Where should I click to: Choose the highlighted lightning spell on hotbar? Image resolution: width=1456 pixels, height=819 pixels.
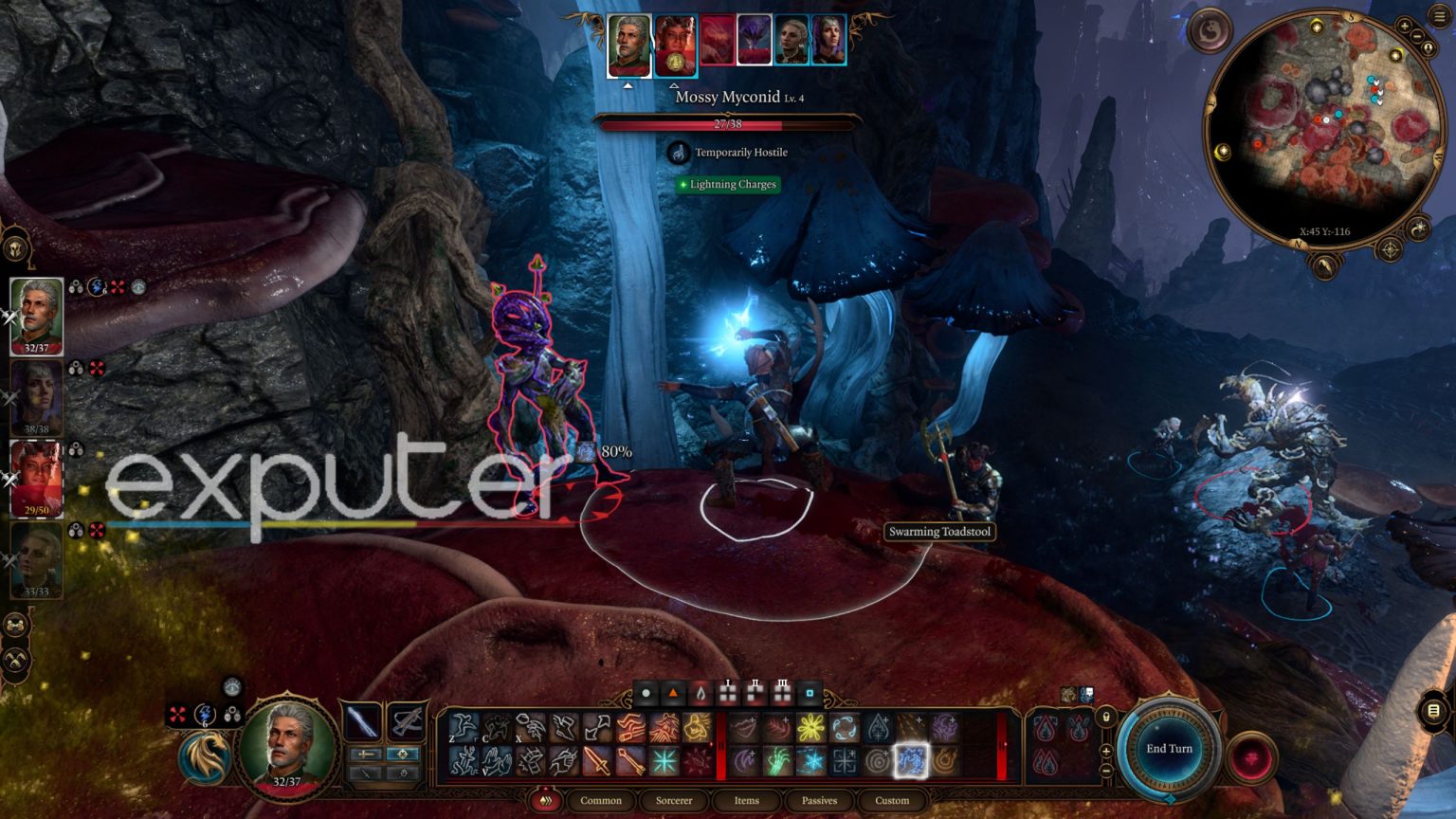(911, 760)
